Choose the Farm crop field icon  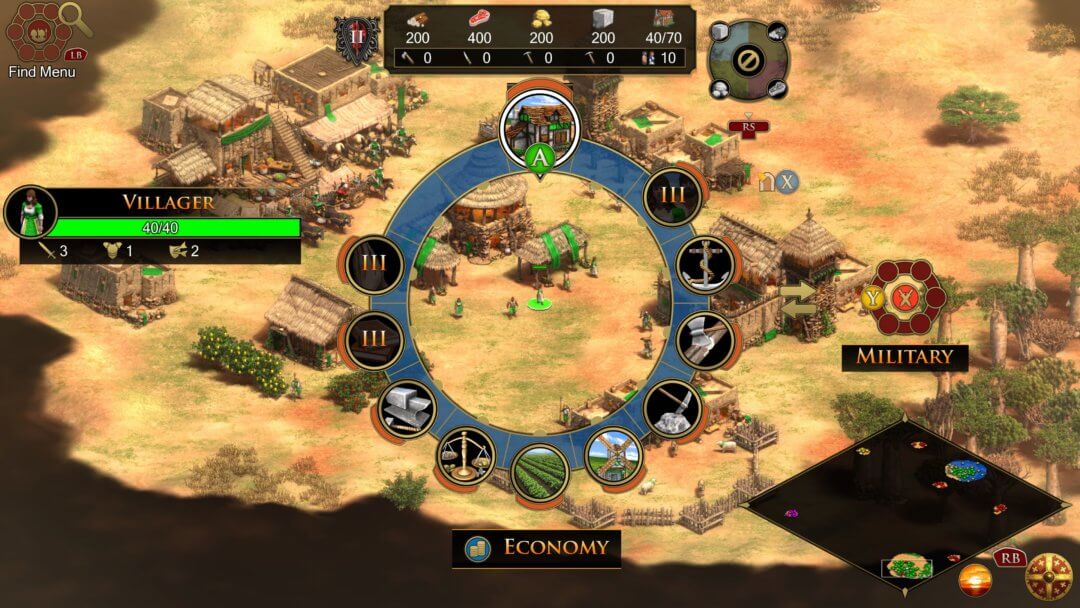(540, 472)
